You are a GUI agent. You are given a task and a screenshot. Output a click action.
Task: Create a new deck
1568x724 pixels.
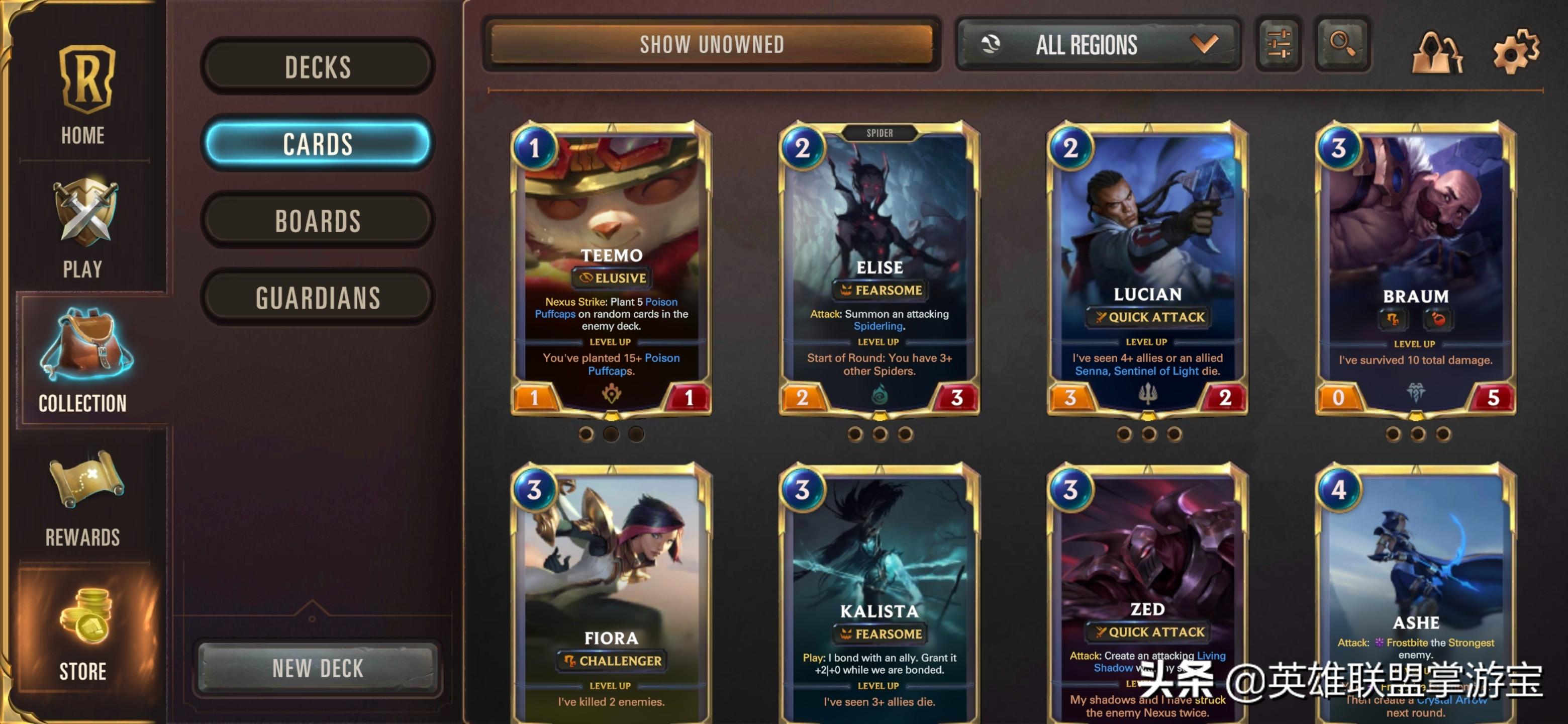(x=318, y=668)
